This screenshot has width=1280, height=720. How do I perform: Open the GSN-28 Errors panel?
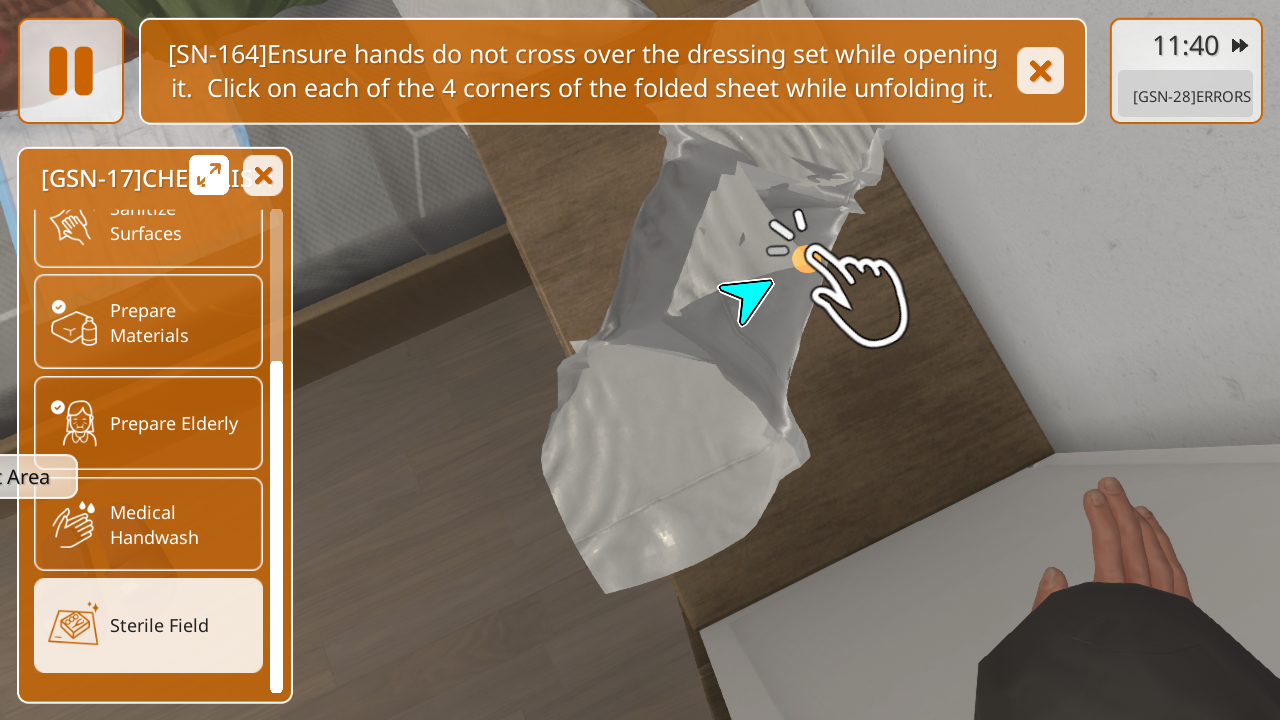pyautogui.click(x=1185, y=96)
